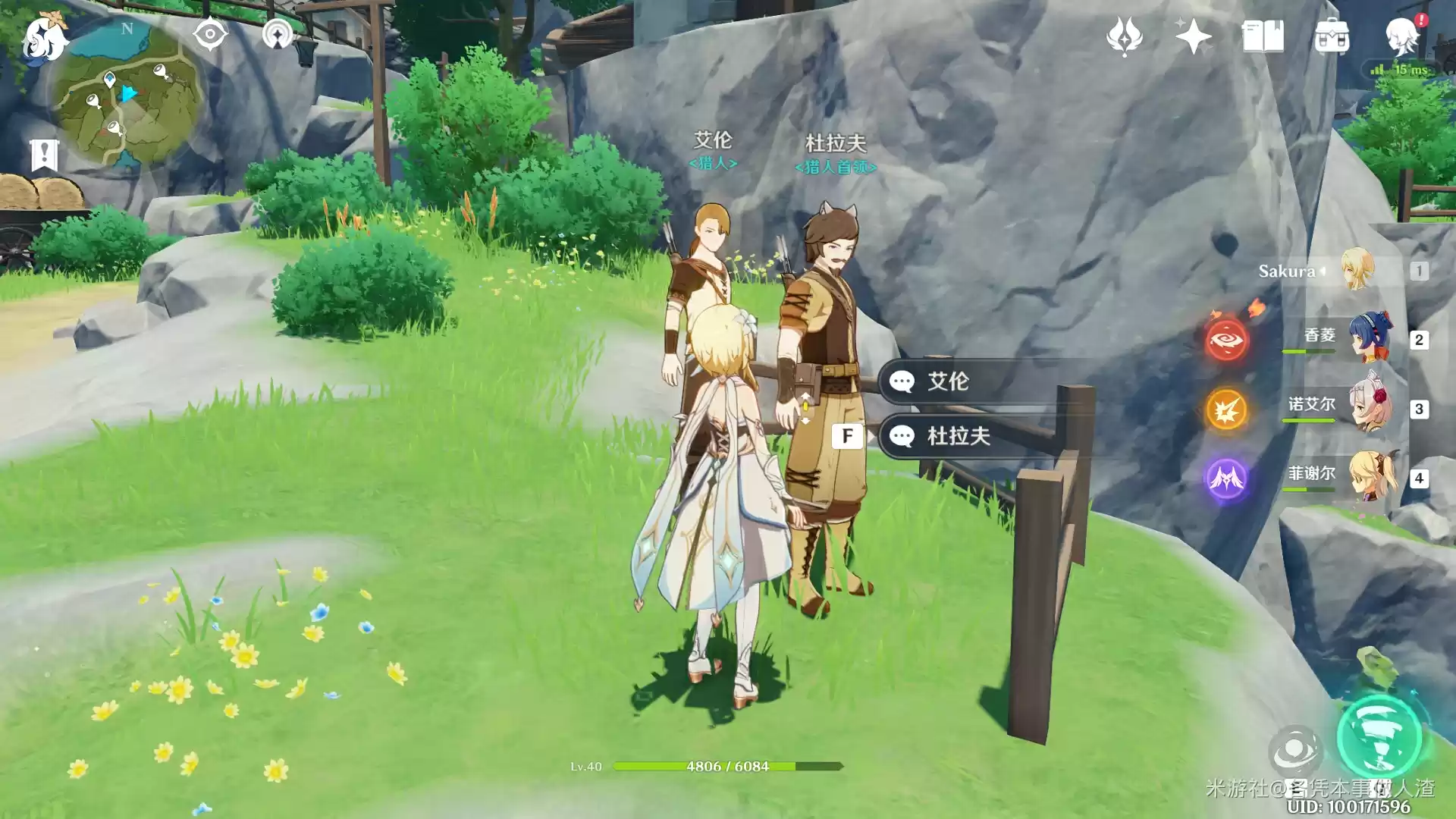The image size is (1456, 819).
Task: Trigger 香菱's red elemental burst icon
Action: (1226, 340)
